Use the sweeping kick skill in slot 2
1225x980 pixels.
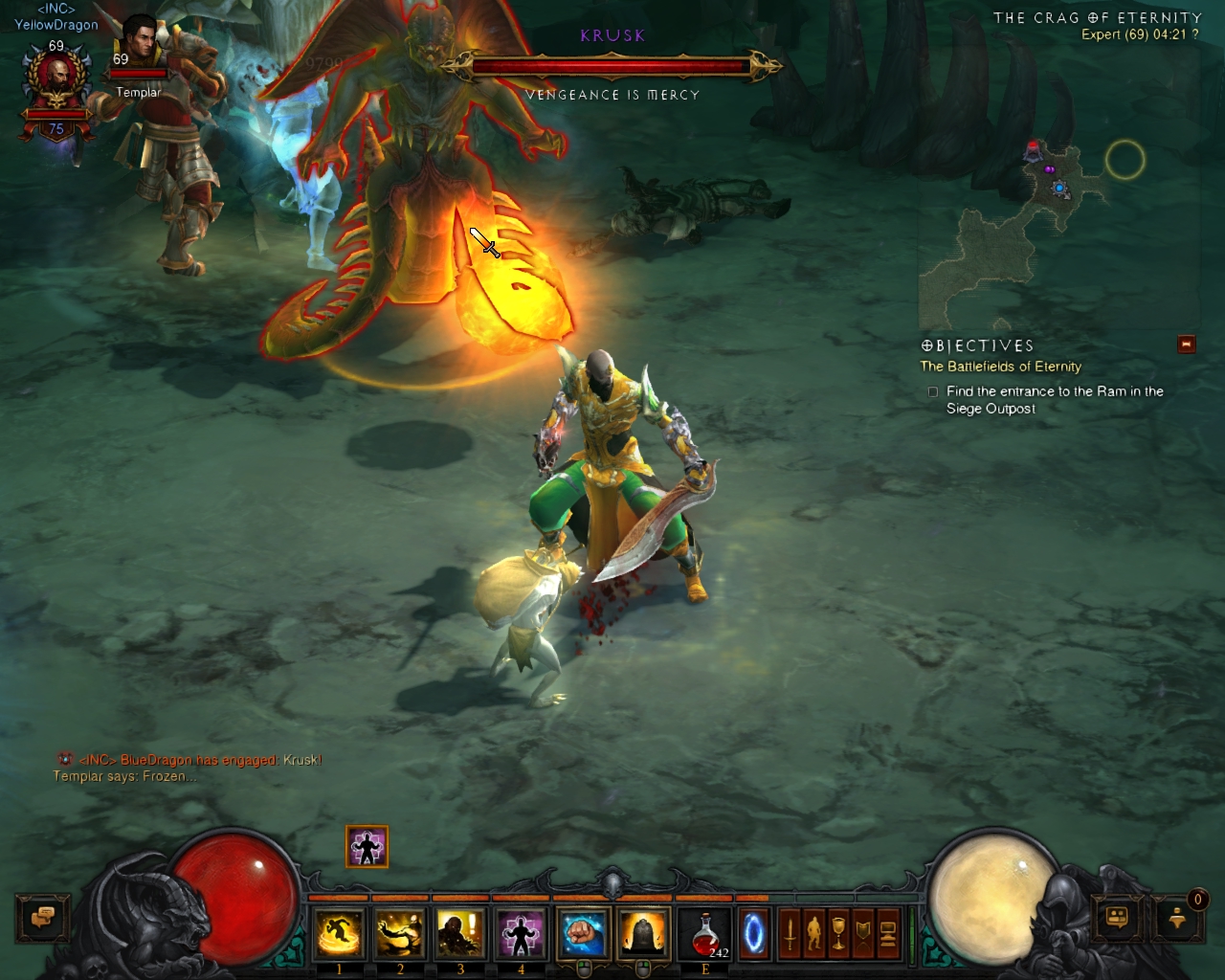[399, 933]
